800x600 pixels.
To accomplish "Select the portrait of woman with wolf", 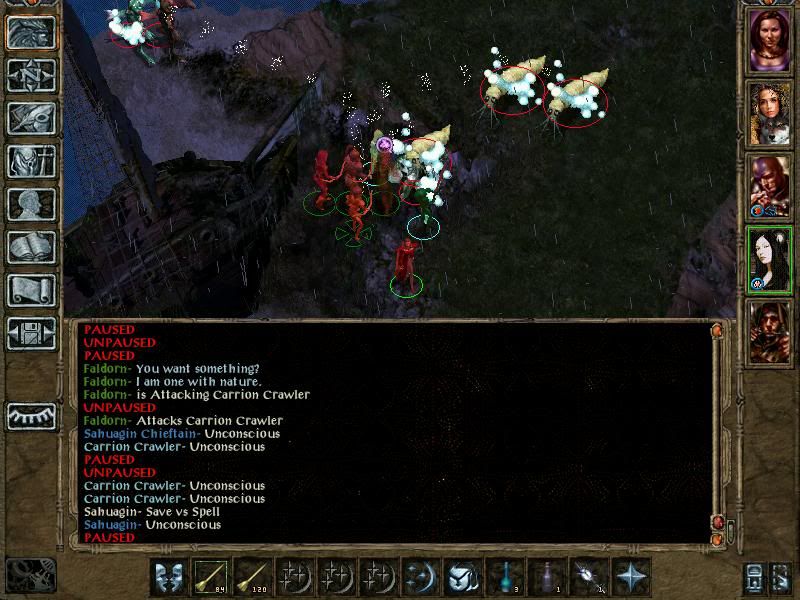I will point(769,112).
